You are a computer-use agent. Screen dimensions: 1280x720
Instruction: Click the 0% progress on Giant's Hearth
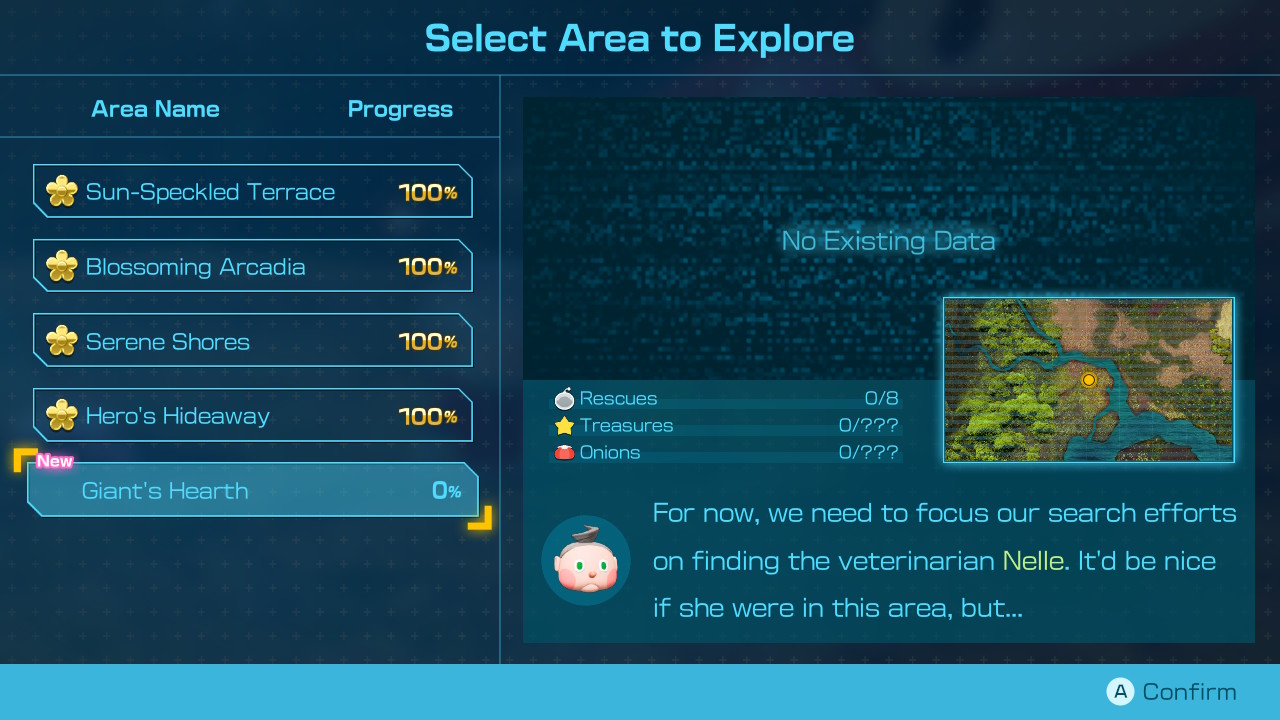click(446, 490)
